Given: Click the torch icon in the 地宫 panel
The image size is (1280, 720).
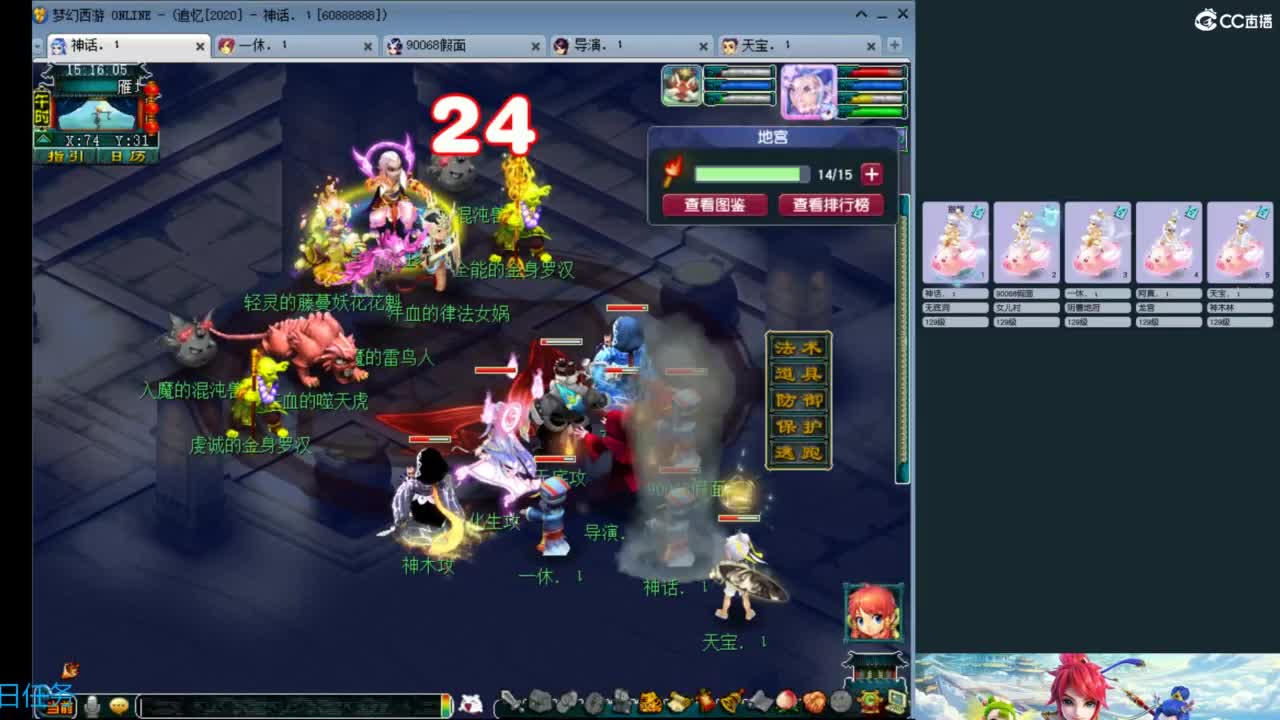Looking at the screenshot, I should coord(670,172).
